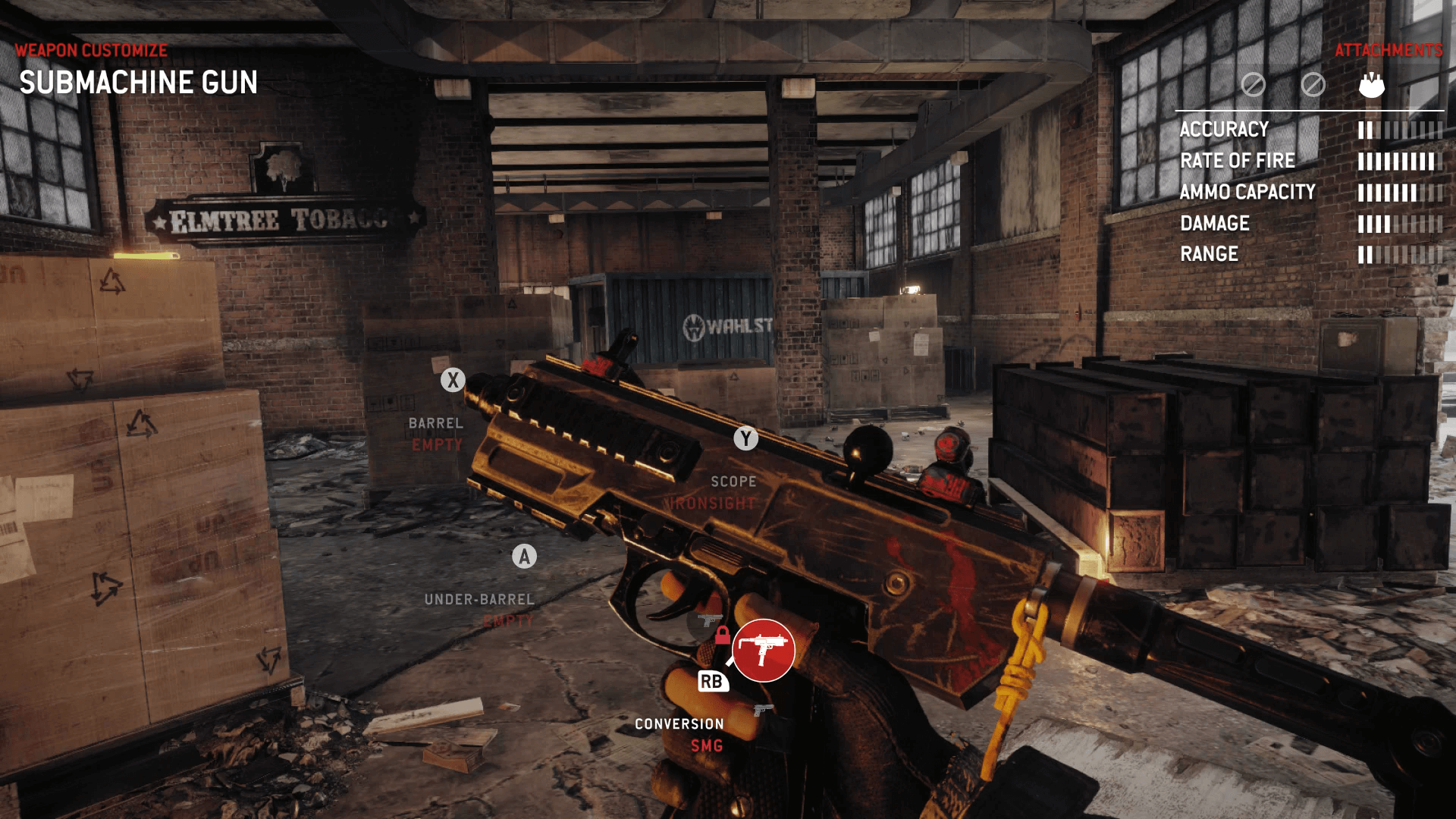Screen dimensions: 1456x819
Task: Click the magazine attachment icon under ATTACHMENTS
Action: click(1372, 85)
